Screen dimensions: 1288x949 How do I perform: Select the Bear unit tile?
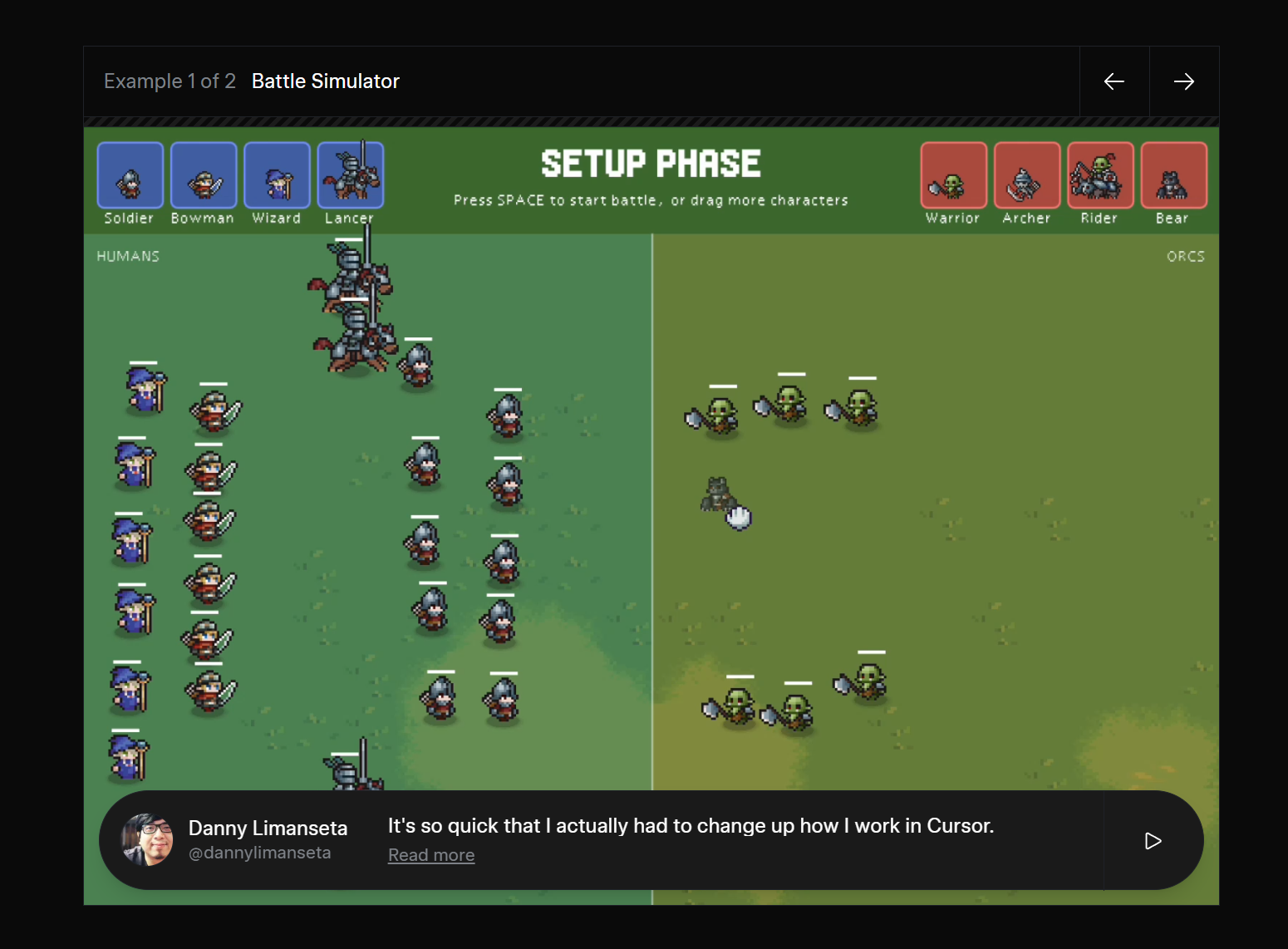1173,175
